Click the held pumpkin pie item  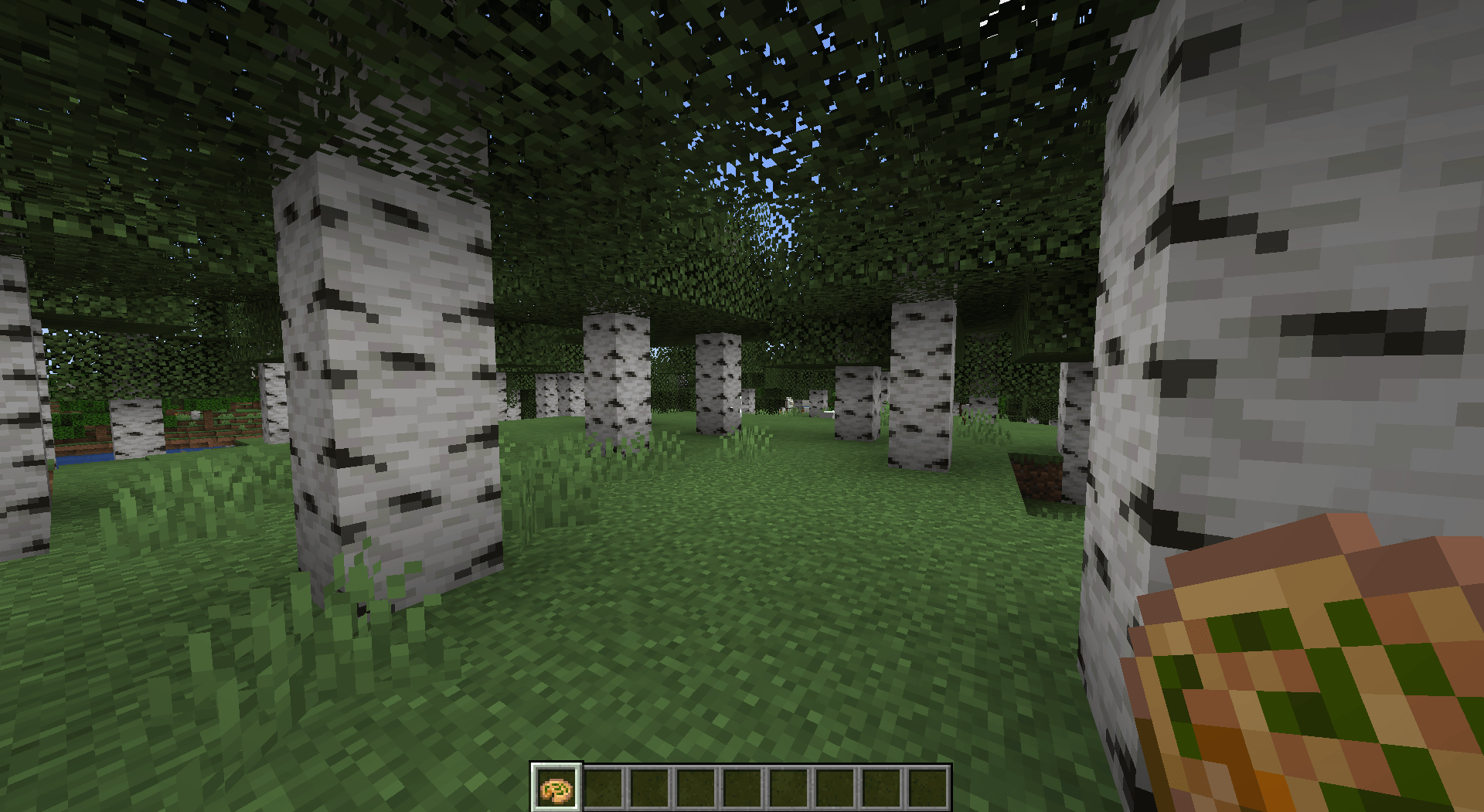pyautogui.click(x=1314, y=680)
